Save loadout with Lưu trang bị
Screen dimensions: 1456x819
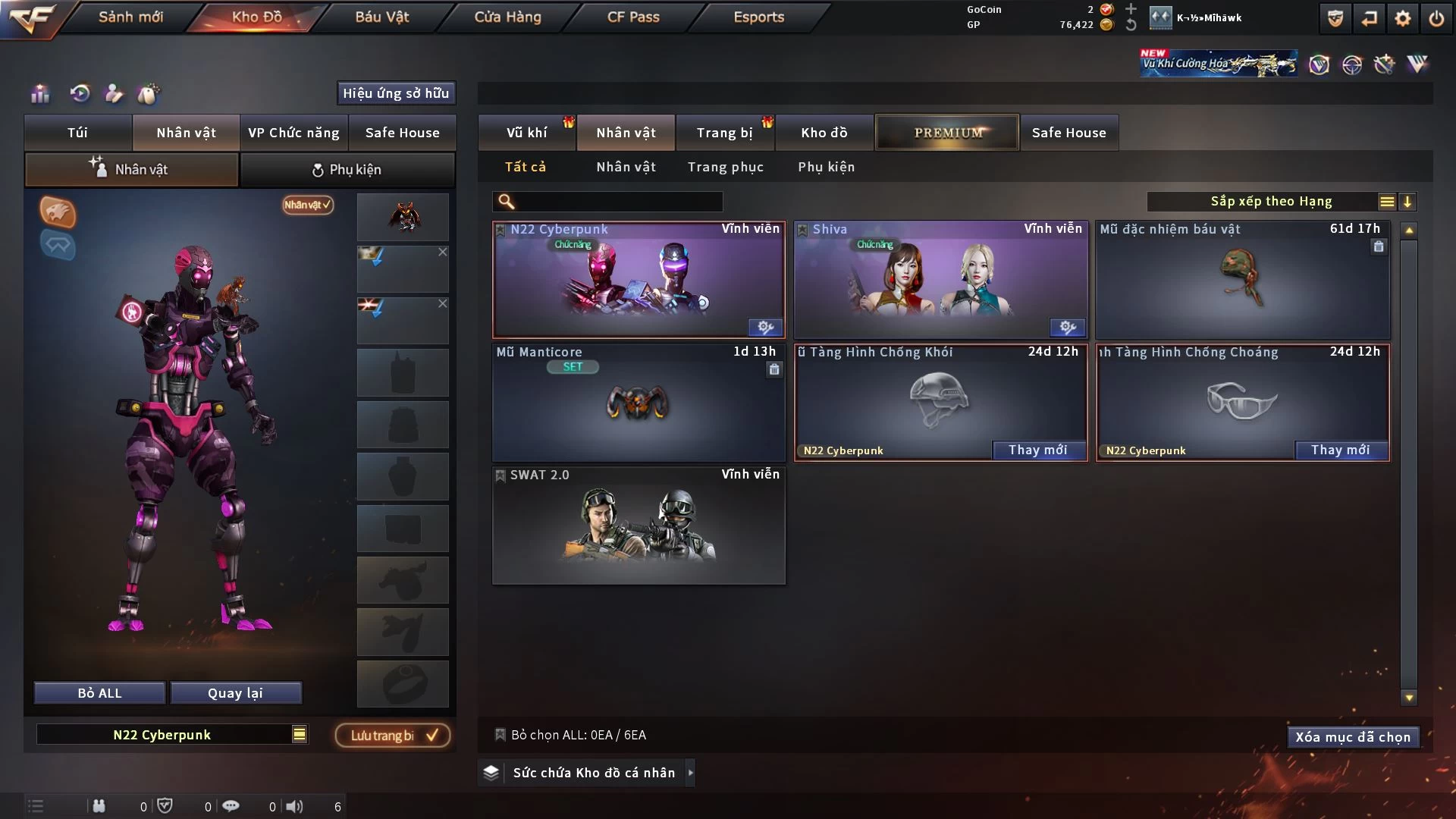click(392, 736)
